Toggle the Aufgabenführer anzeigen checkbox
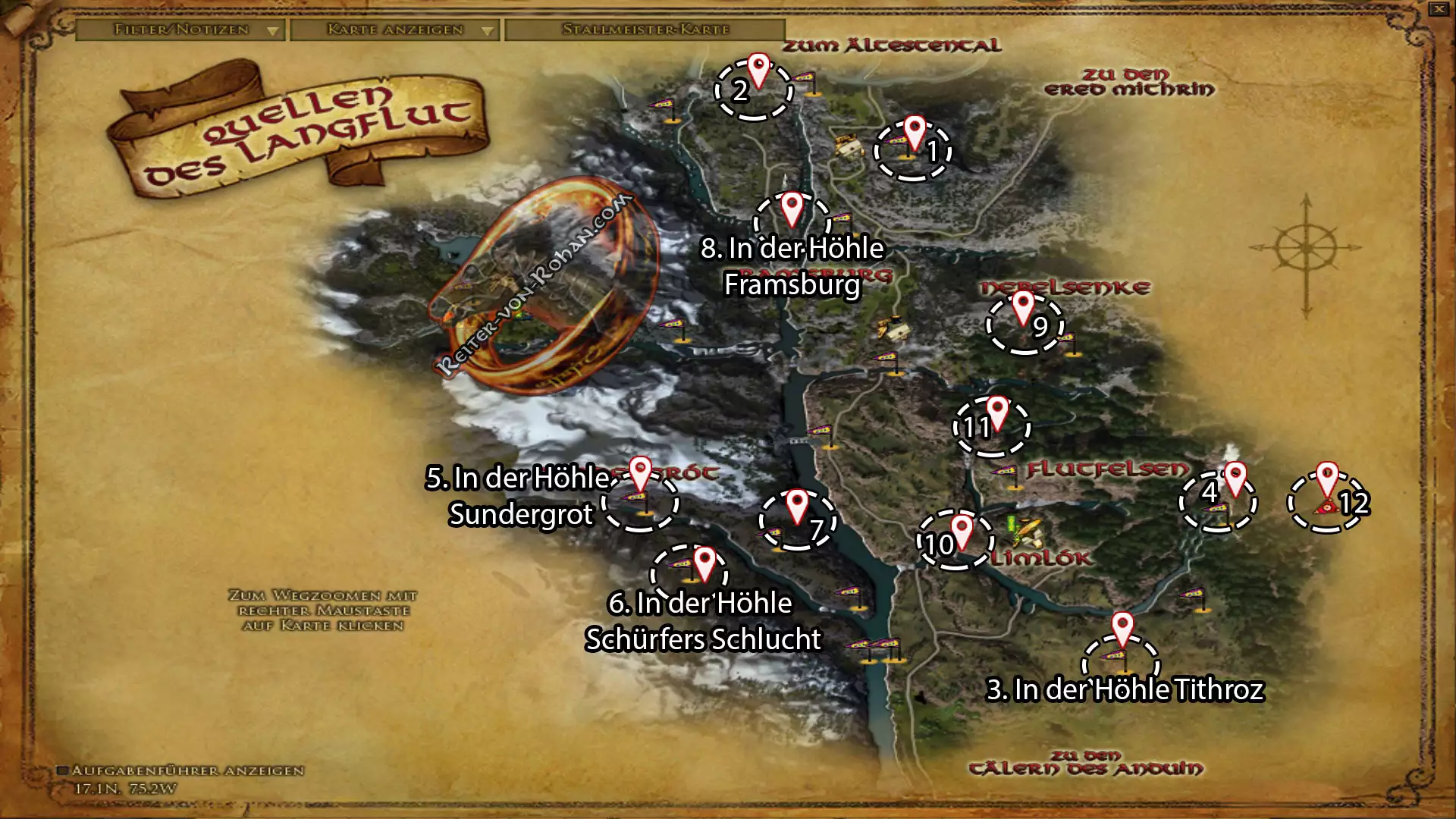Image resolution: width=1456 pixels, height=819 pixels. 64,770
